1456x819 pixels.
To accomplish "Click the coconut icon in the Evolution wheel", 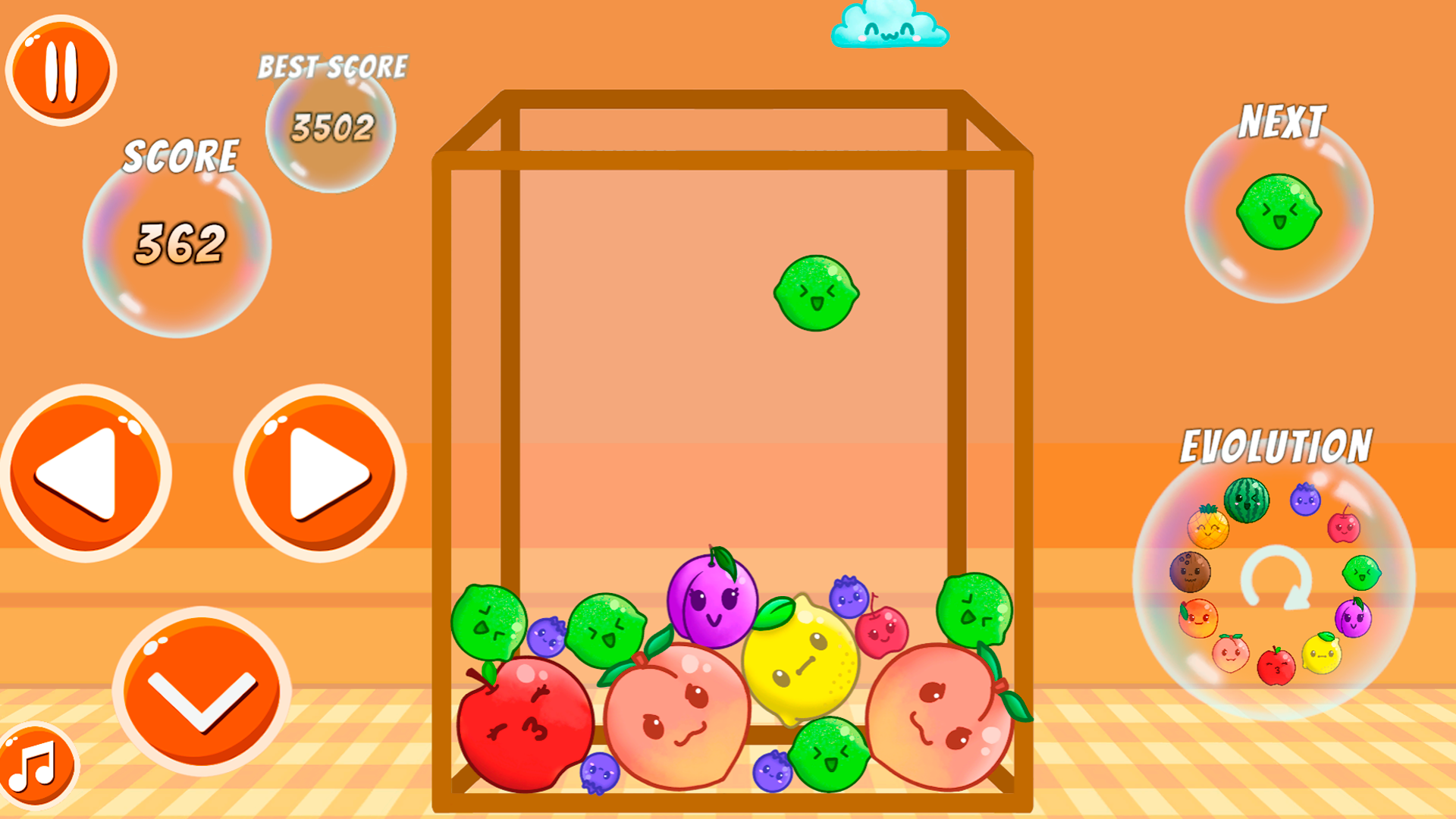I will click(x=1192, y=571).
